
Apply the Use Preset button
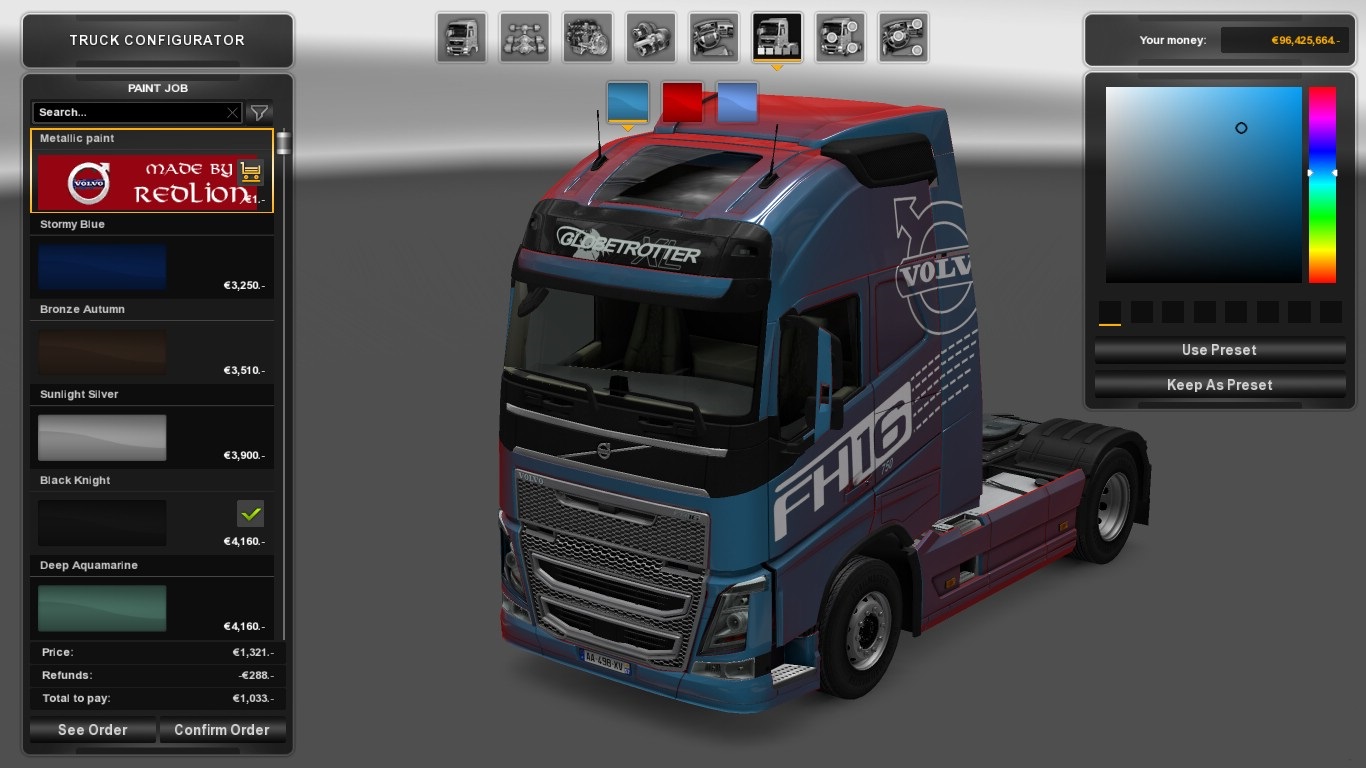pyautogui.click(x=1219, y=350)
